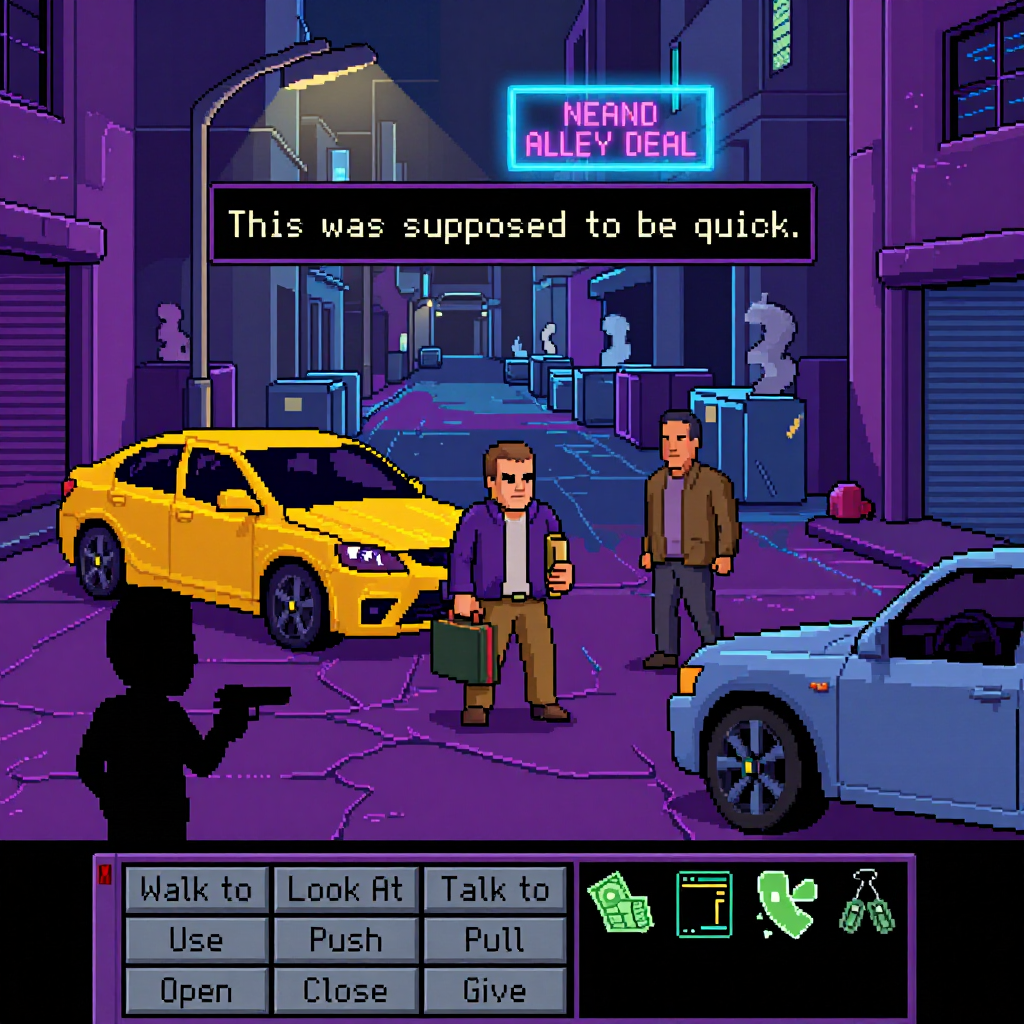Click the small red marker on verb panel

105,876
